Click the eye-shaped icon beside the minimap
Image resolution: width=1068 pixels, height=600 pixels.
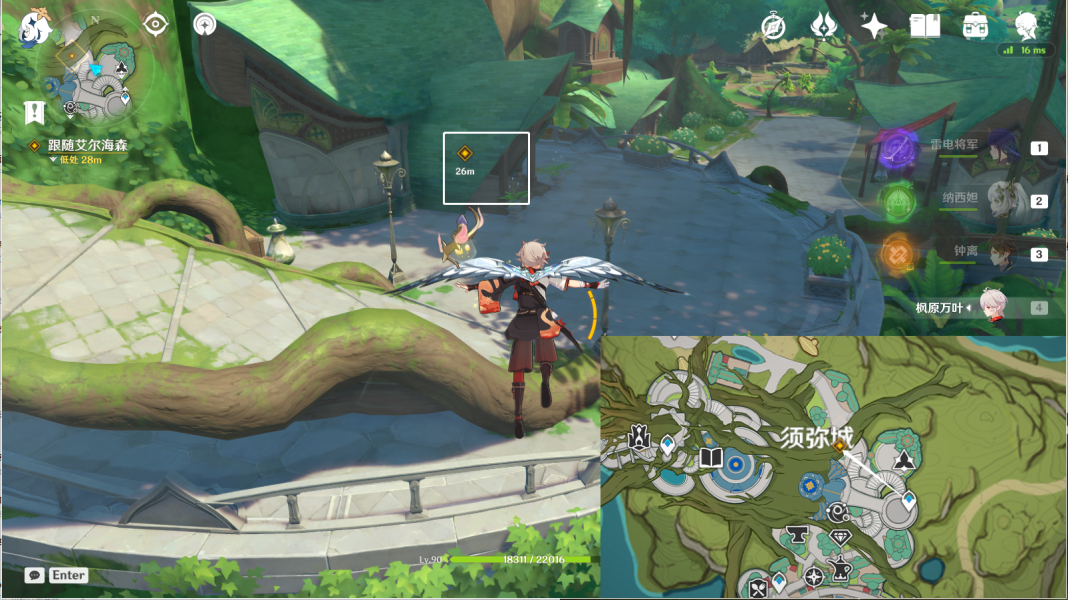155,24
